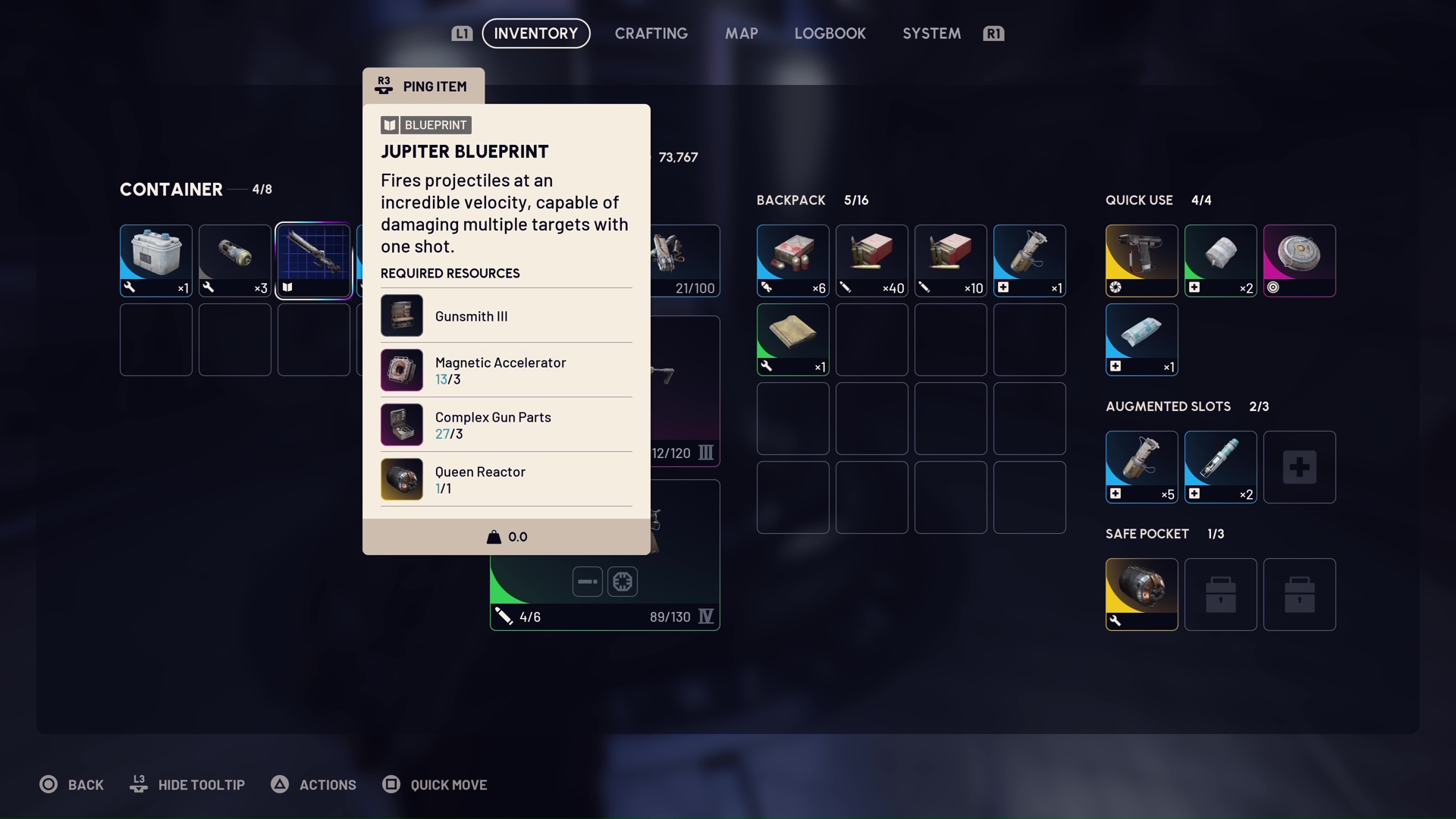Click the Back button
This screenshot has width=1456, height=819.
coord(72,785)
